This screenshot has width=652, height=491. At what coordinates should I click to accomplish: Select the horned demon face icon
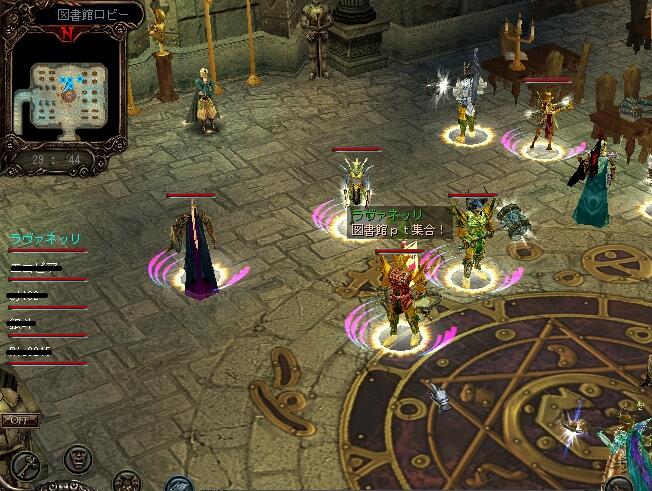pos(126,480)
